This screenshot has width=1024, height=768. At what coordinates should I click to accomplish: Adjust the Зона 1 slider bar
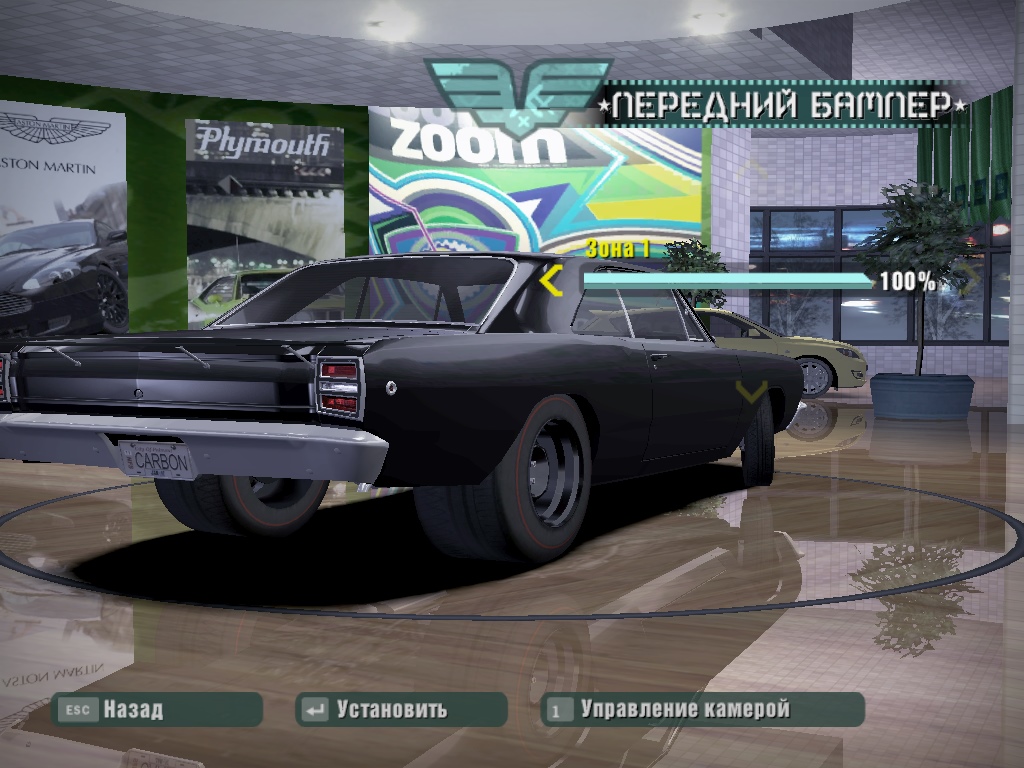(728, 281)
